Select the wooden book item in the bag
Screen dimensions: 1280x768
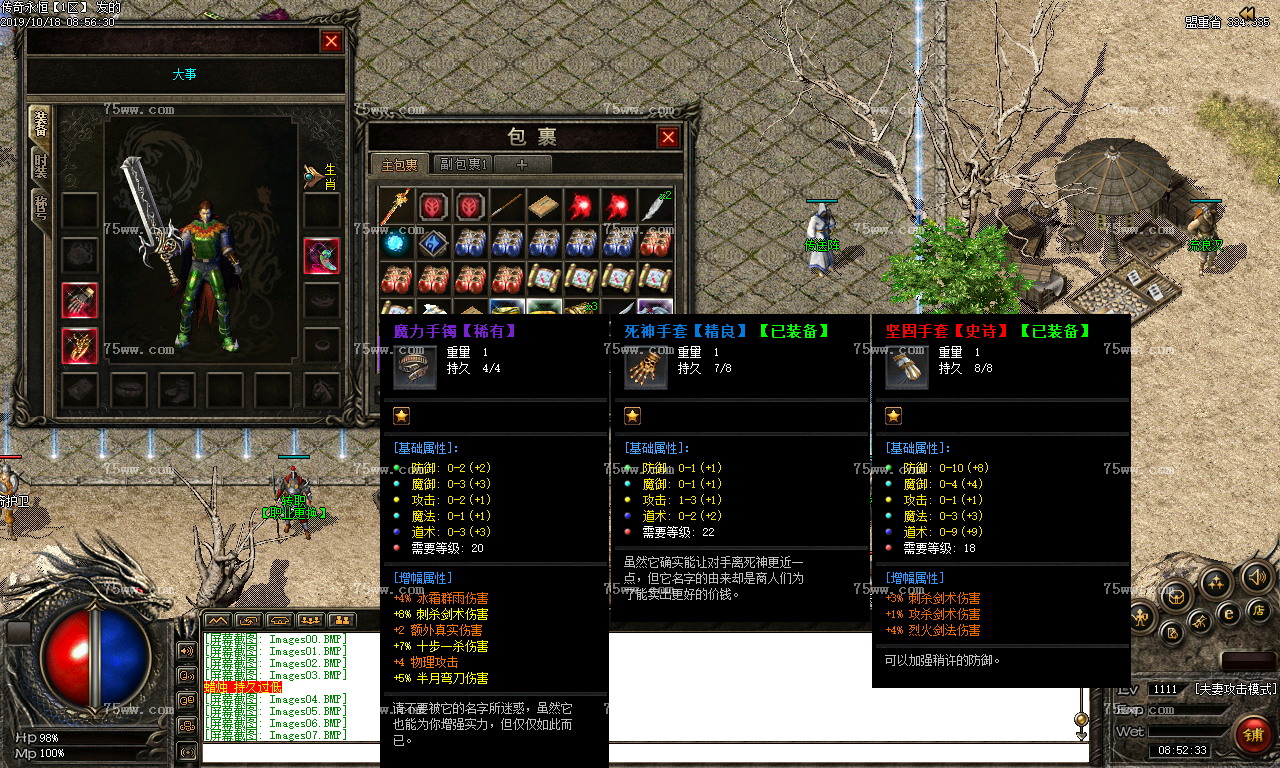coord(544,206)
